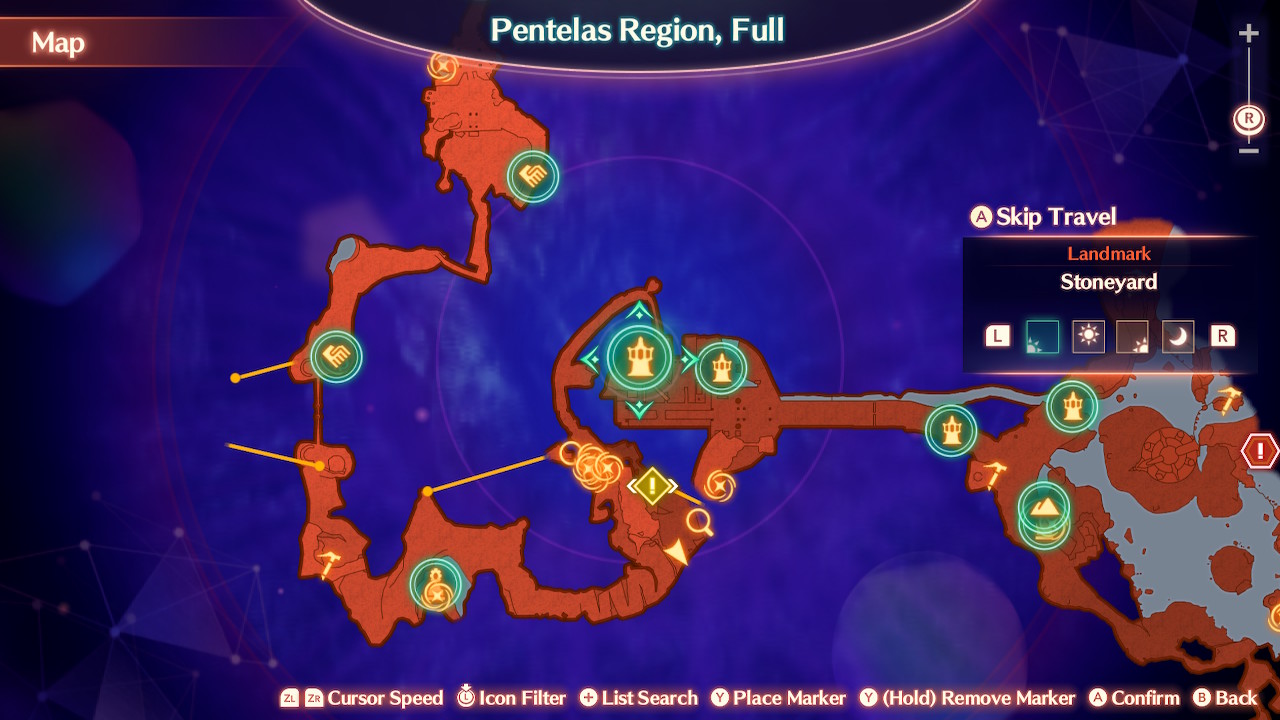Select the highlighted morning time-of-day tile
The height and width of the screenshot is (720, 1280).
coord(1041,336)
